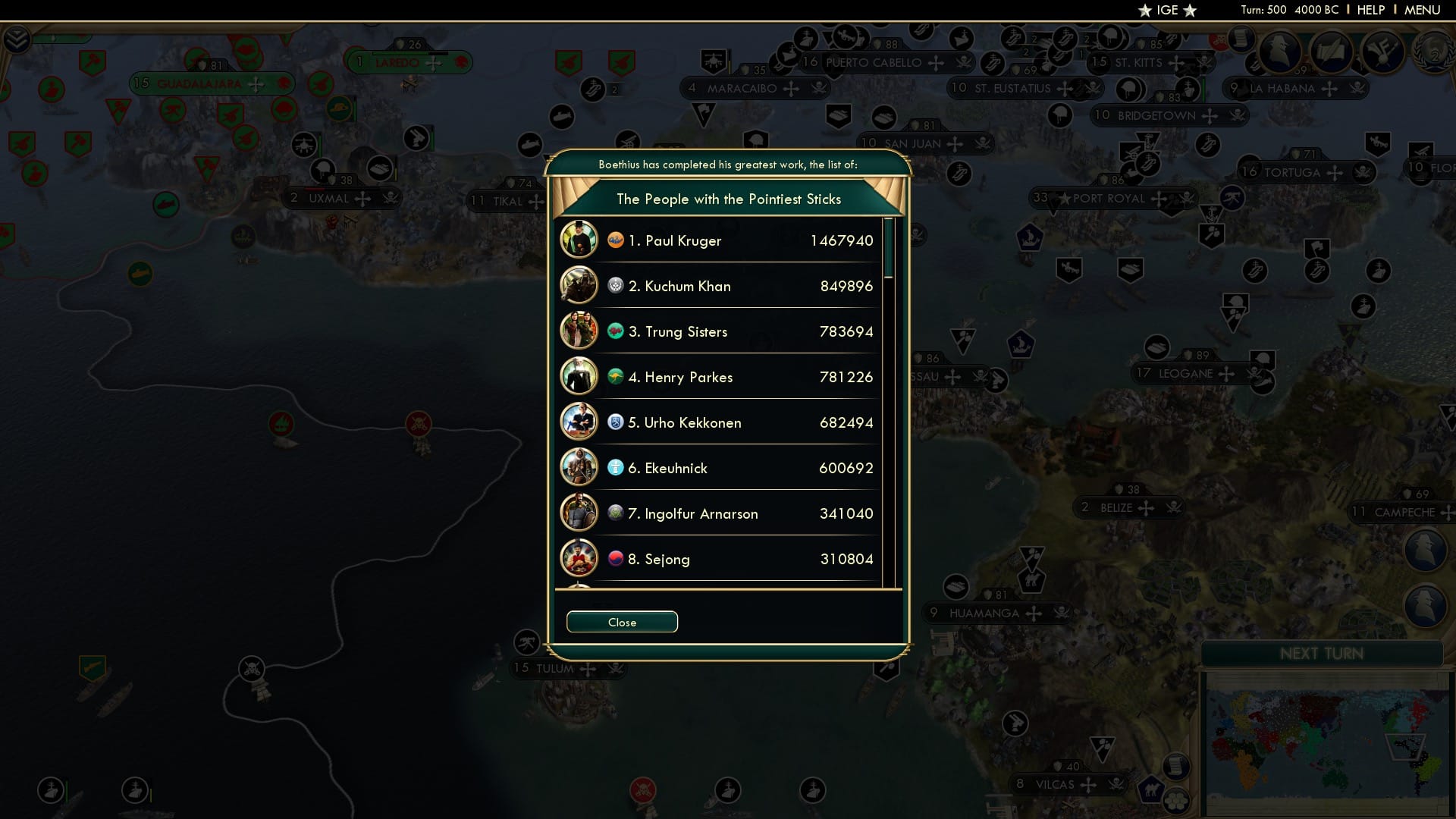Toggle the IGE editor in the top bar

pyautogui.click(x=1167, y=10)
